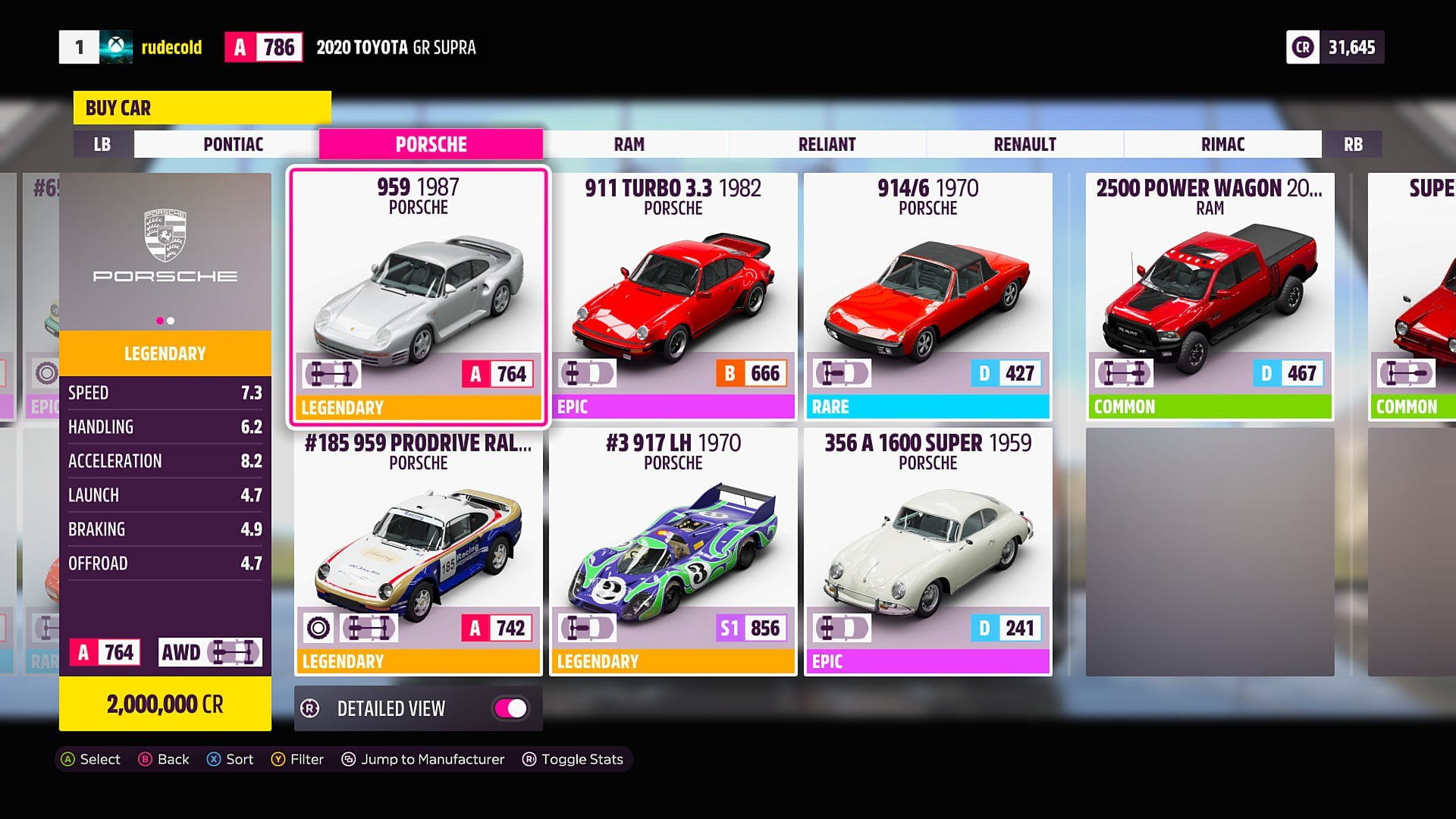Select the Porsche manufacturer tab
The width and height of the screenshot is (1456, 819).
[x=431, y=144]
